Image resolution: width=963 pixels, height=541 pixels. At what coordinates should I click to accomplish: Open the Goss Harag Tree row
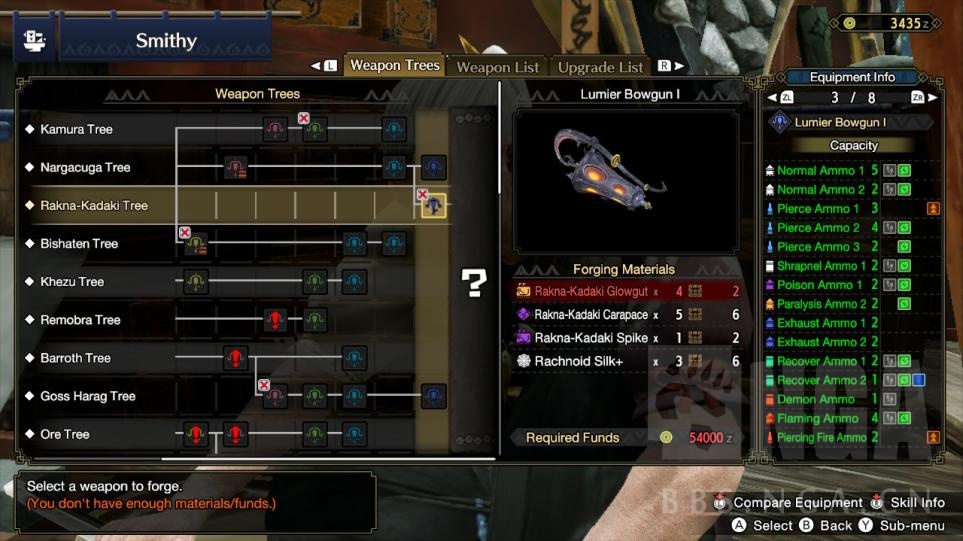(87, 396)
